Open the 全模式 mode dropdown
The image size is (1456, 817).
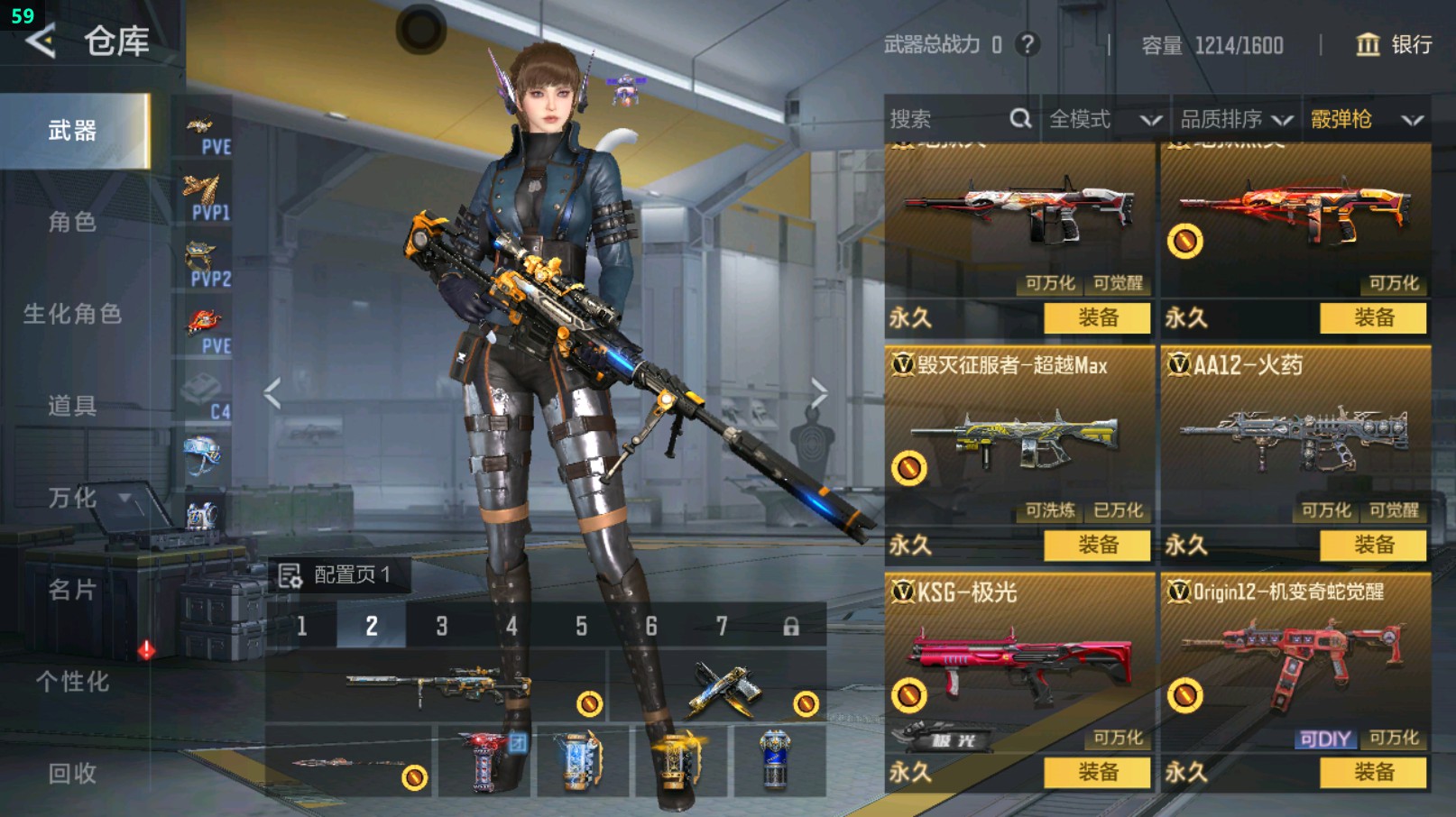[1104, 119]
